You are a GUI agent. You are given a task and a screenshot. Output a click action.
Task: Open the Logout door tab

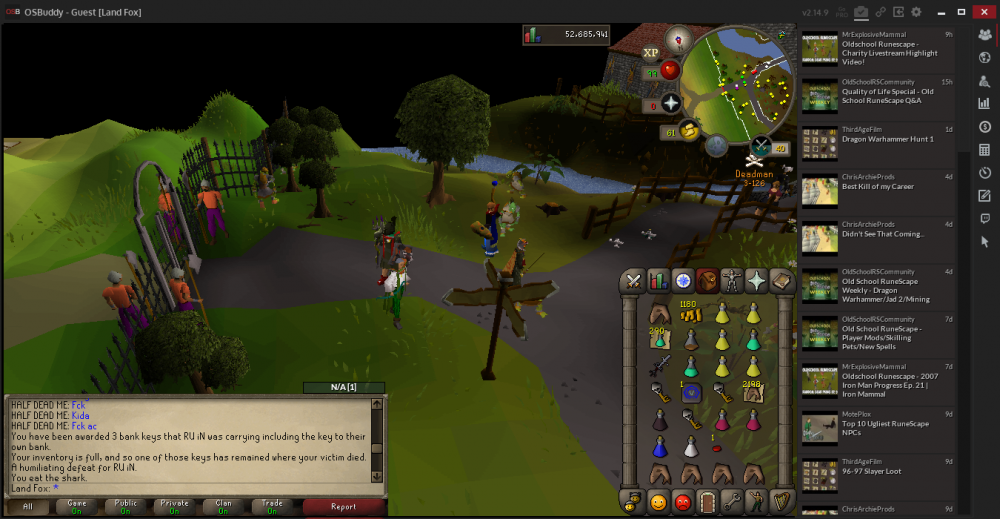click(x=708, y=501)
